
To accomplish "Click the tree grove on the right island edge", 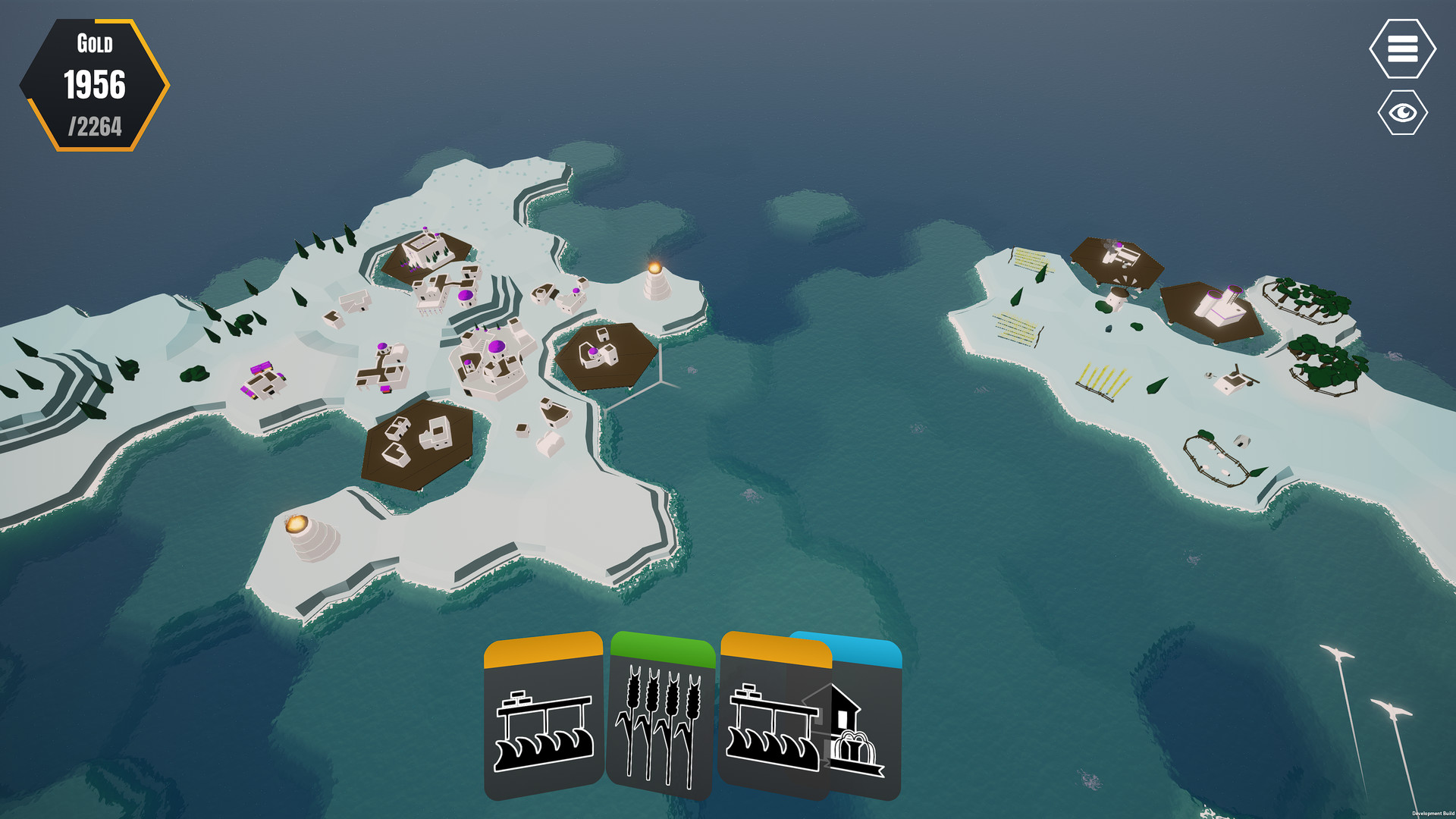I will pyautogui.click(x=1306, y=296).
